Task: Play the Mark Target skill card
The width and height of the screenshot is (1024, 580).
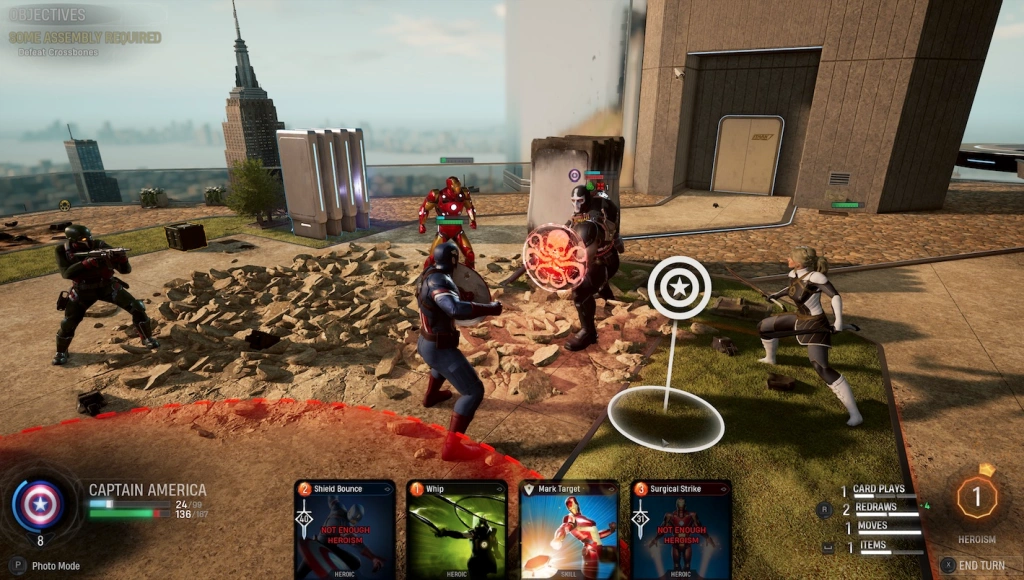Action: point(569,530)
